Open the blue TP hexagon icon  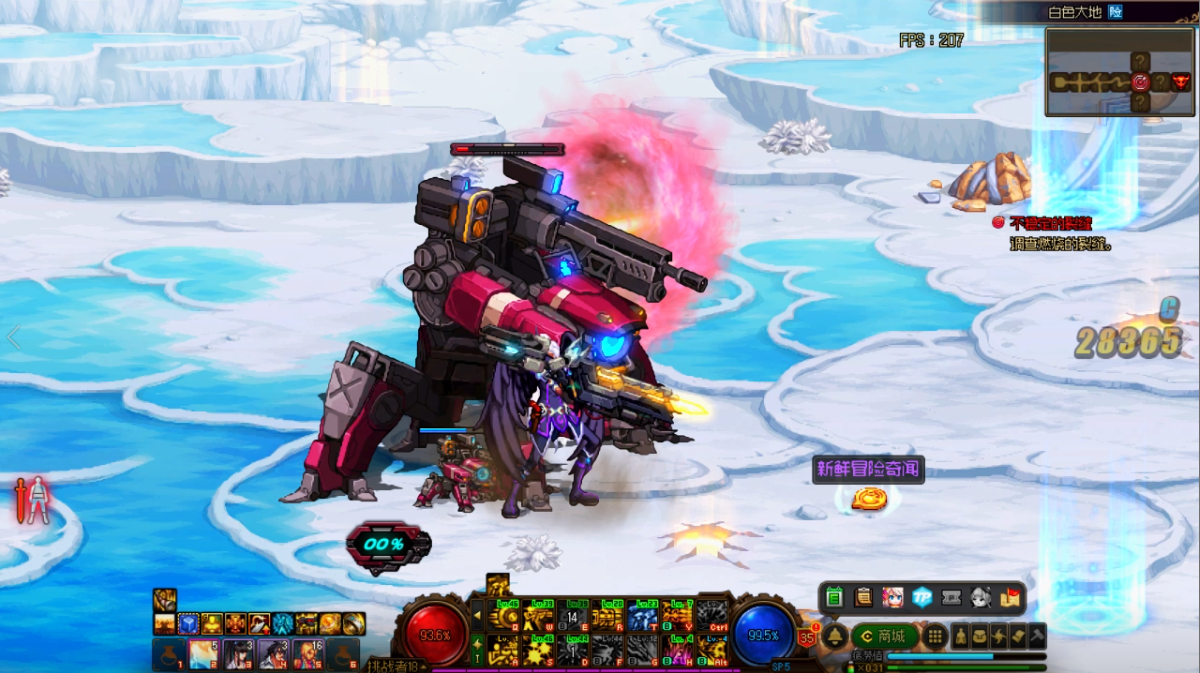922,598
